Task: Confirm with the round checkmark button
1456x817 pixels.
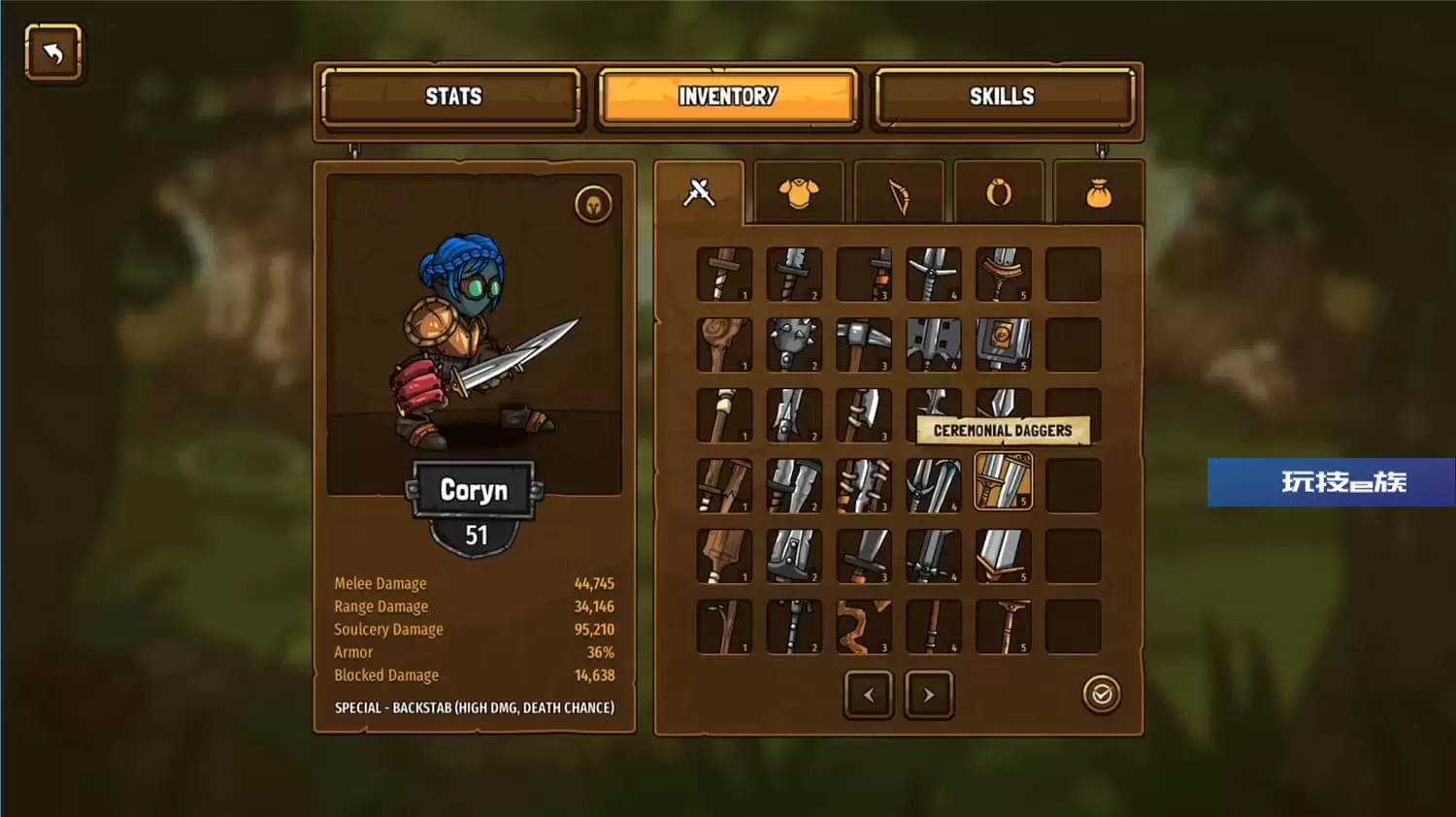Action: [1102, 695]
